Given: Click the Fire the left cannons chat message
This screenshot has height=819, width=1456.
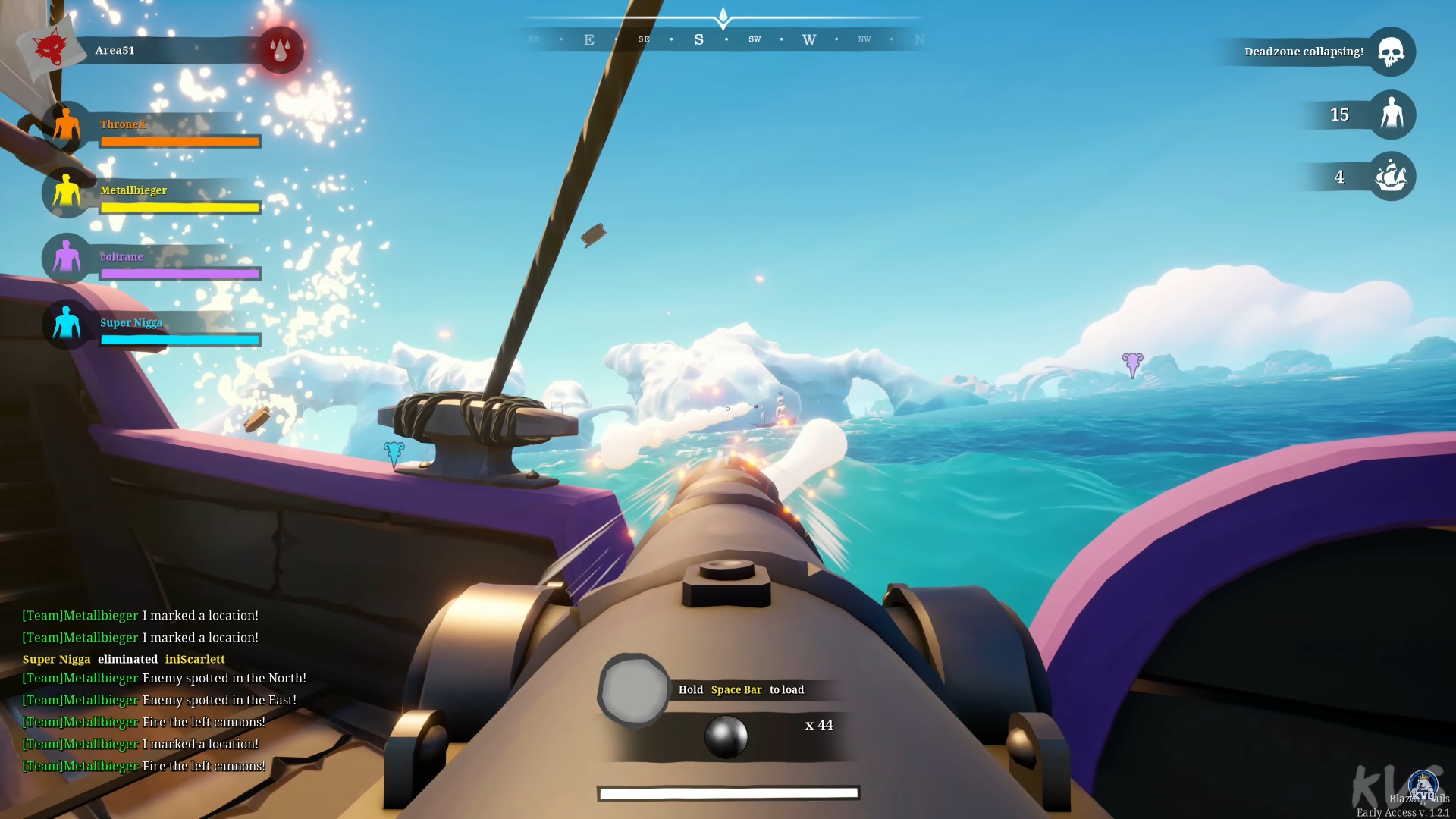Looking at the screenshot, I should [x=143, y=722].
